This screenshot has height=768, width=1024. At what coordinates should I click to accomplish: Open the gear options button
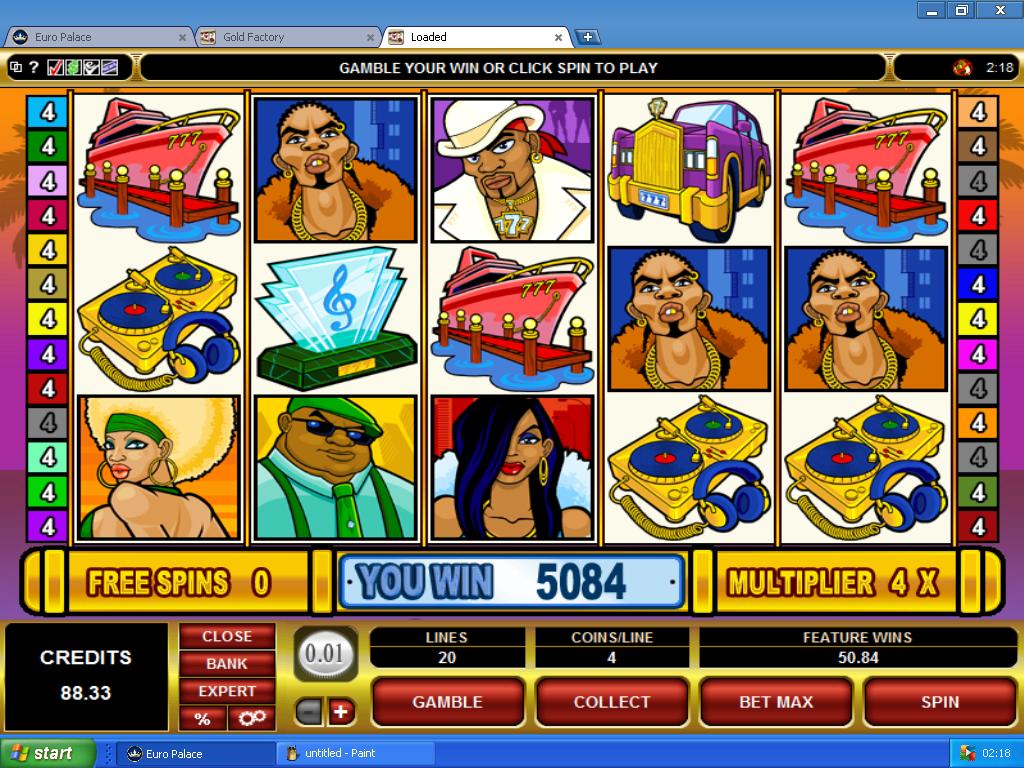coord(250,718)
